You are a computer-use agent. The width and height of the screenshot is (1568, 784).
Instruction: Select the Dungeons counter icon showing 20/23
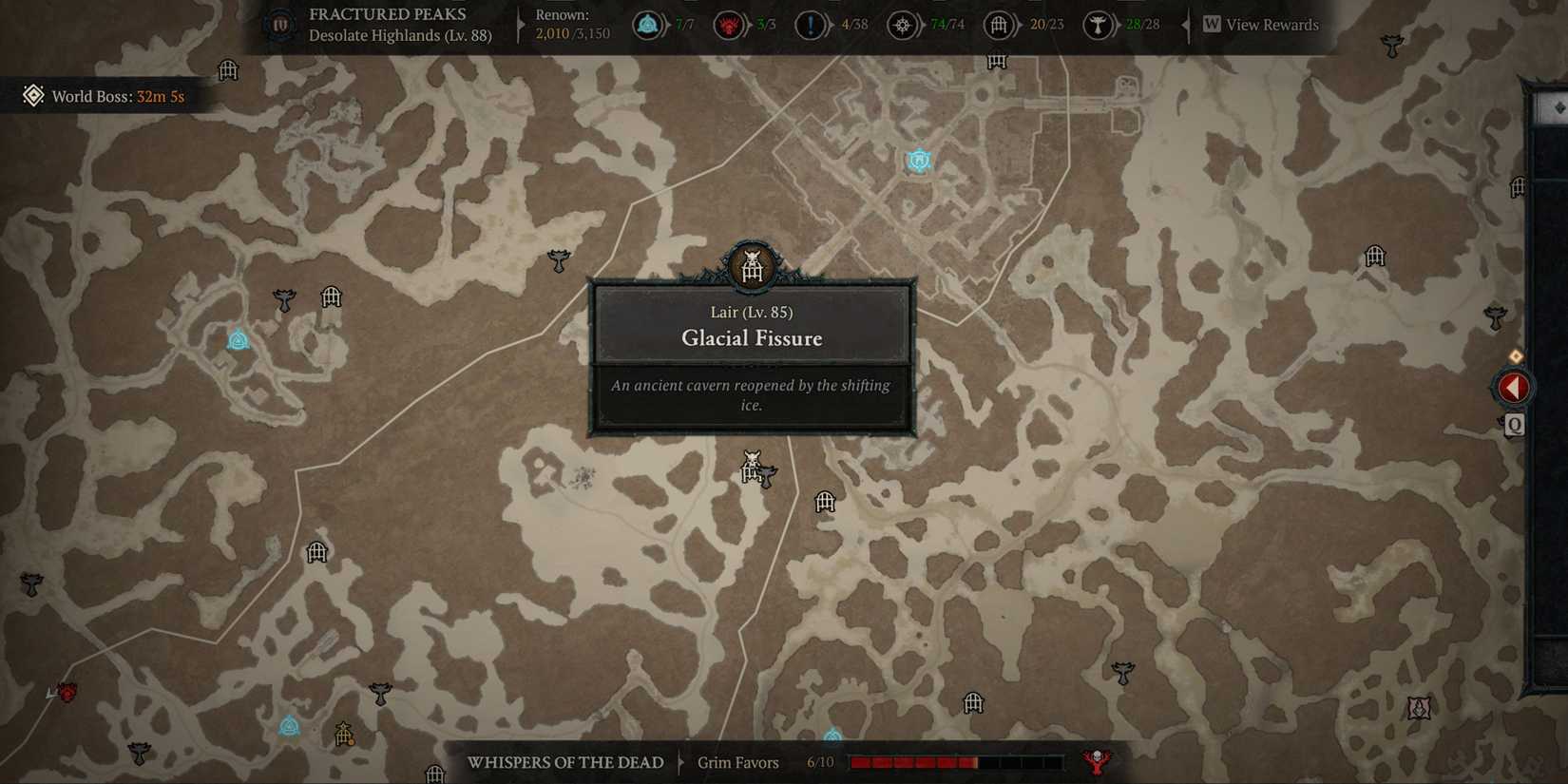(998, 26)
